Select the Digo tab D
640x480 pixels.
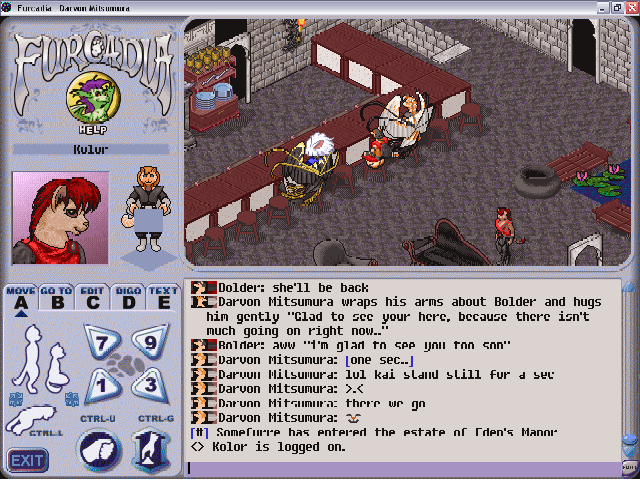click(x=128, y=298)
